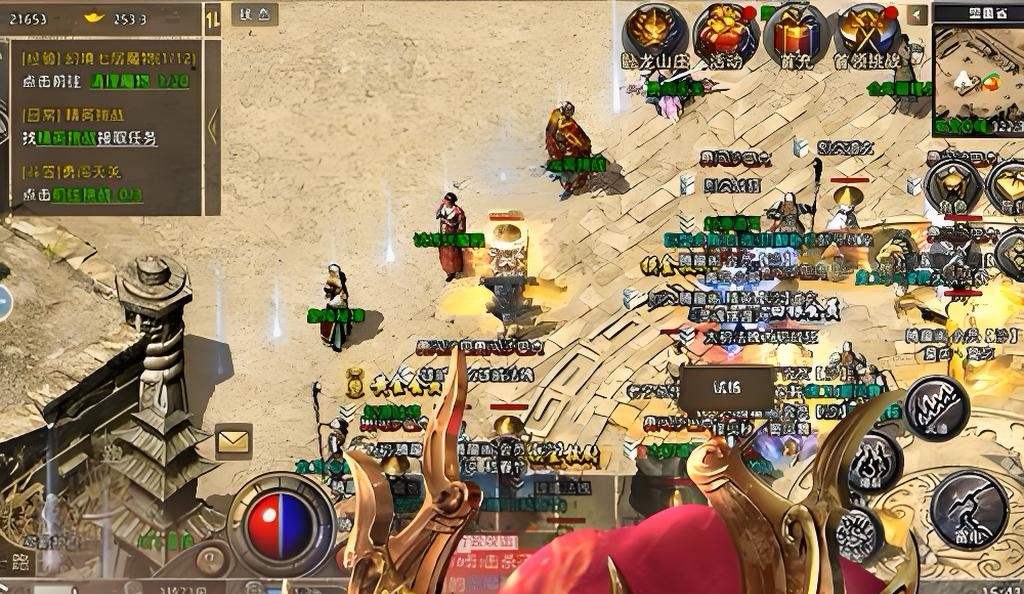Open the minimap
Screen dimensions: 1024x594
point(977,80)
